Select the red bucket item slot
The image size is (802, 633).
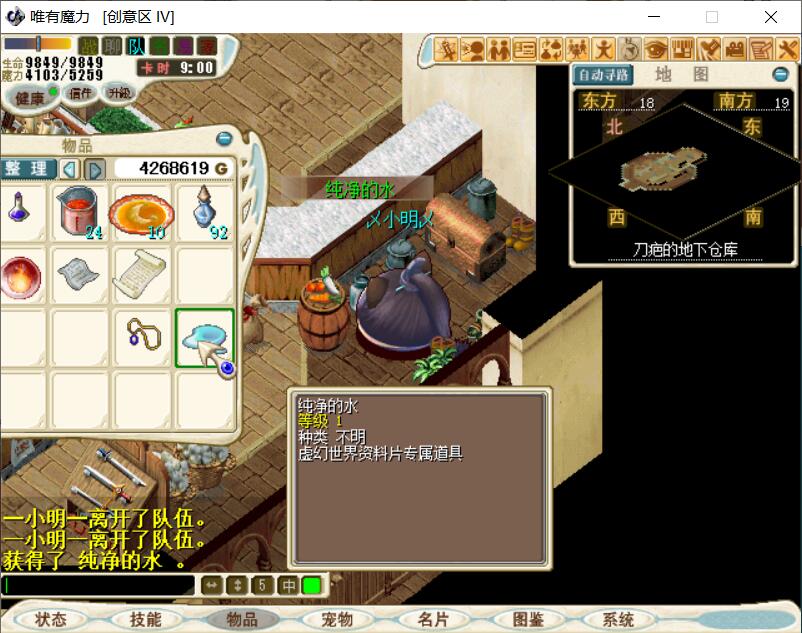(79, 211)
